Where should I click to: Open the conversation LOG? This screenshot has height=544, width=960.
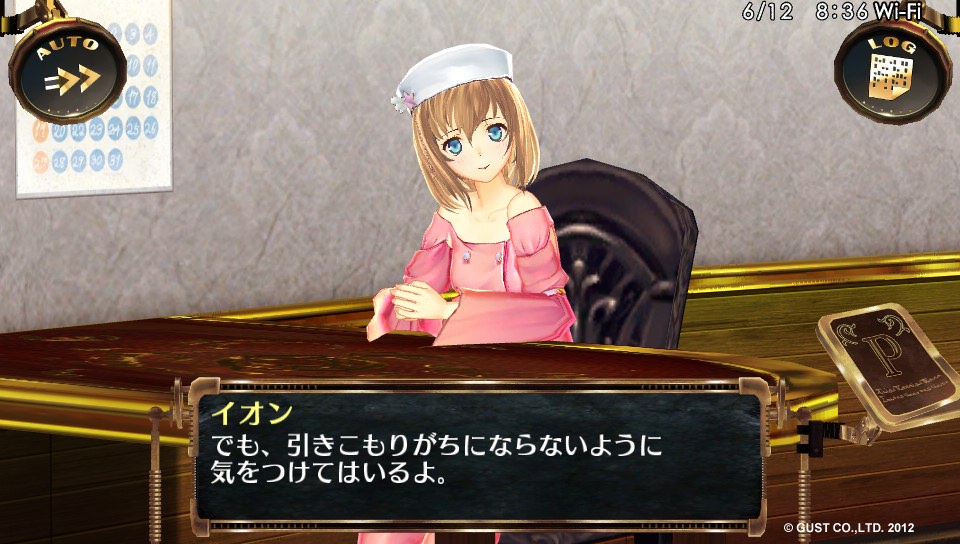892,68
